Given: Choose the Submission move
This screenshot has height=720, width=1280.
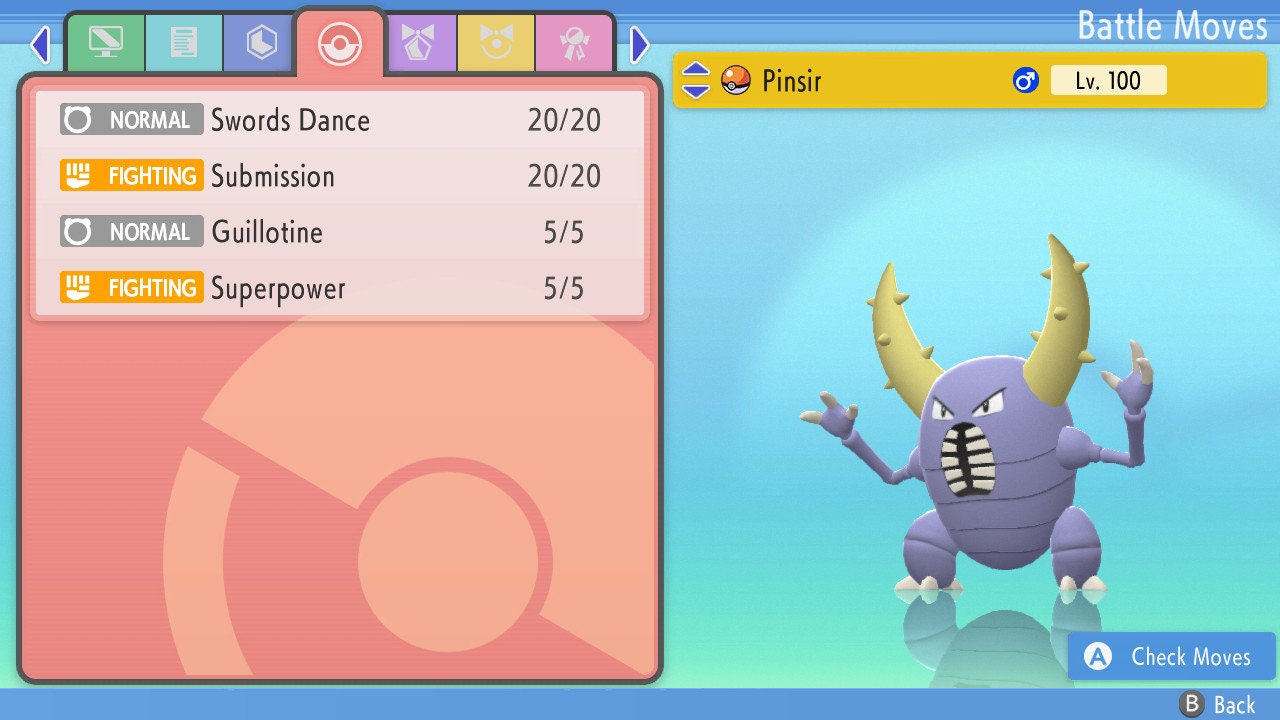Looking at the screenshot, I should point(340,176).
